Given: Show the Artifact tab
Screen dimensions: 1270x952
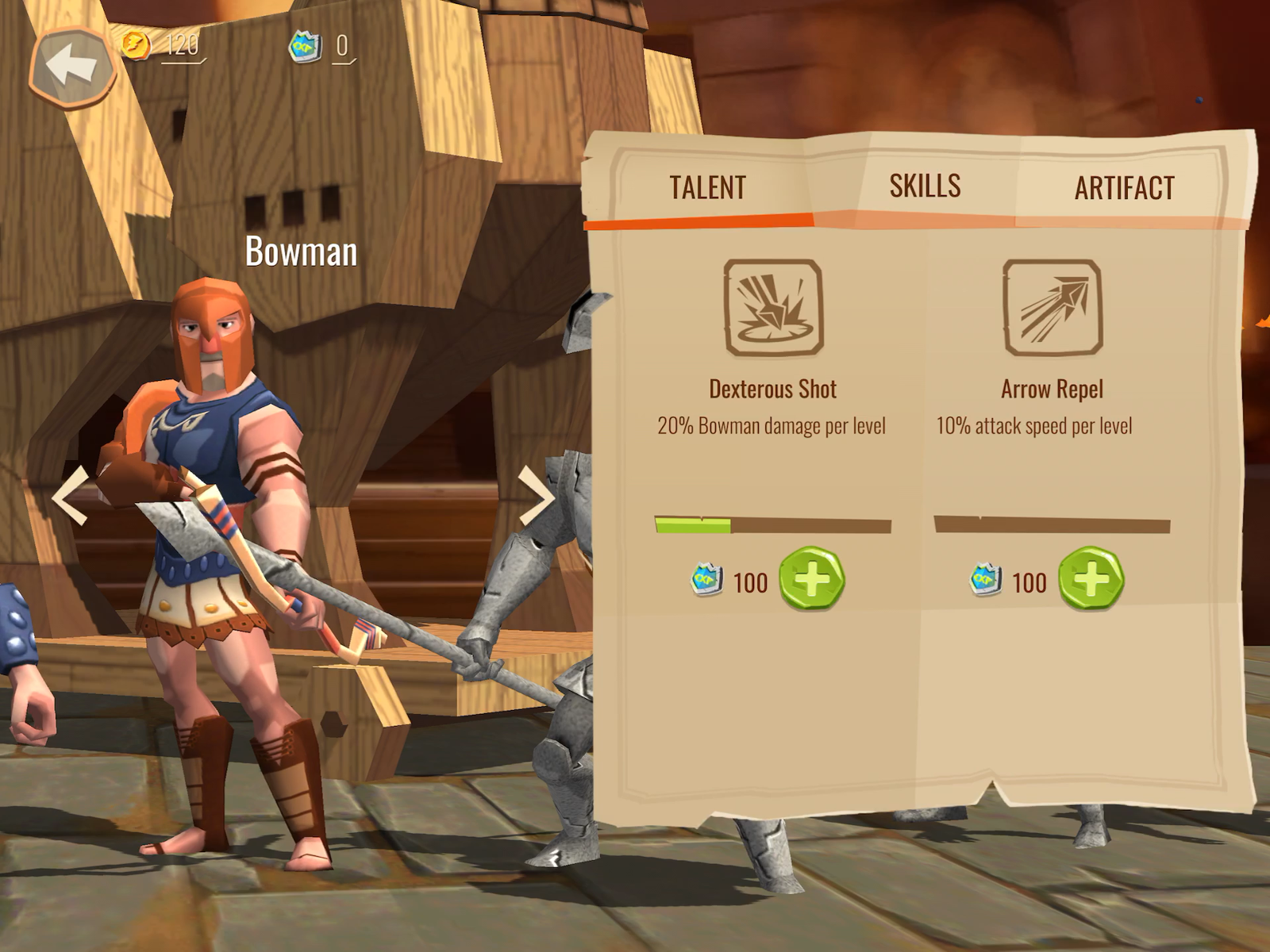Looking at the screenshot, I should [1124, 189].
